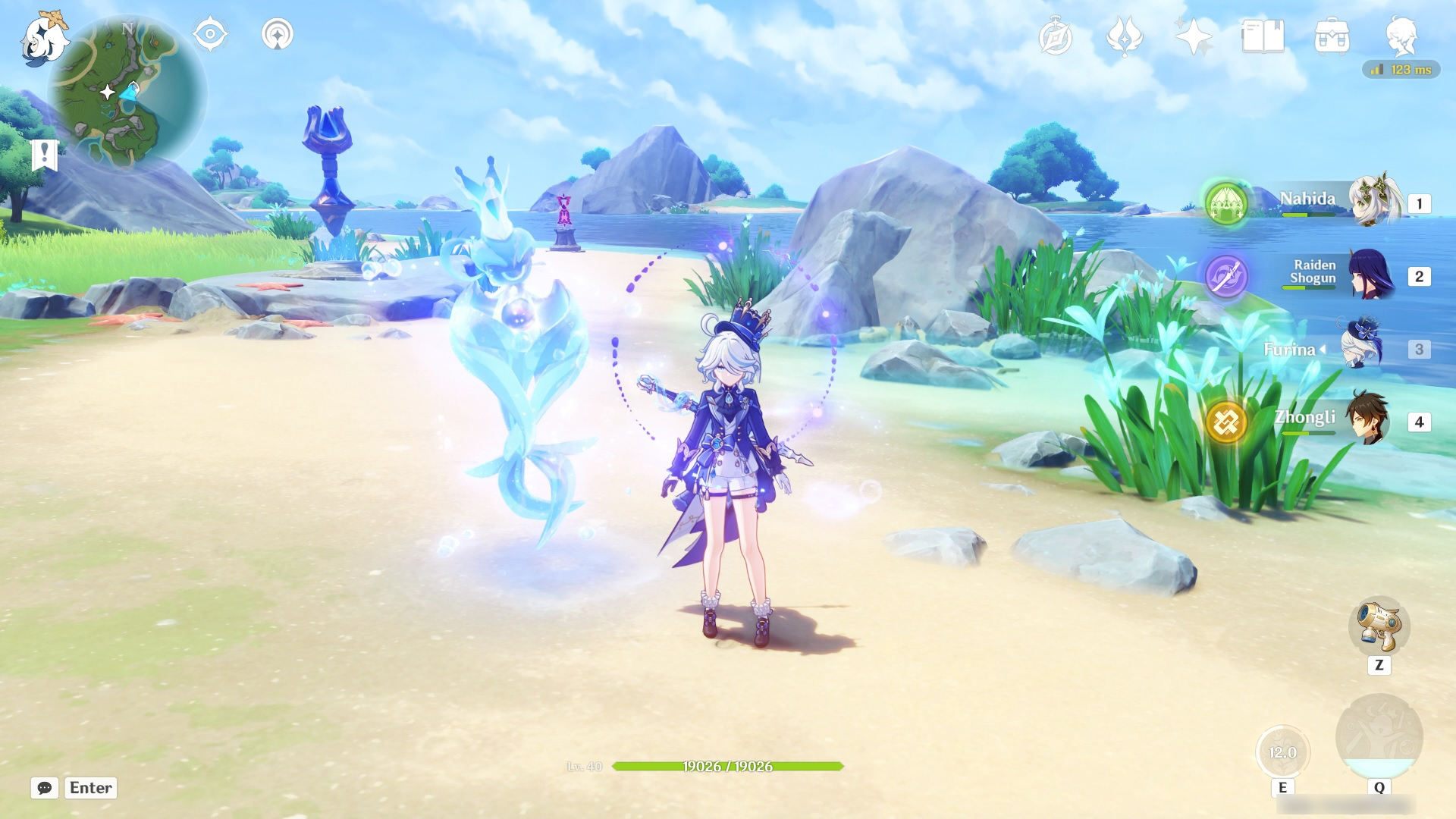Open the circular minimap
Screen dimensions: 1456x819
tap(127, 95)
